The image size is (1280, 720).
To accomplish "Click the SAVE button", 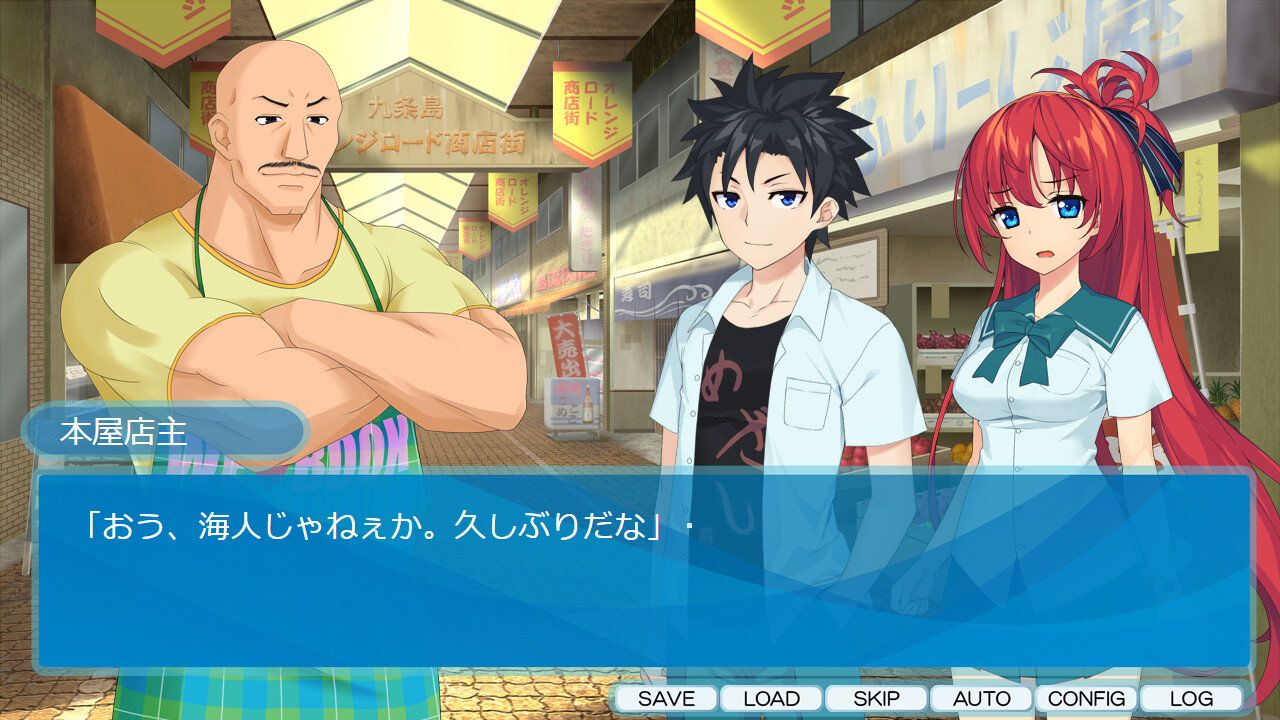I will point(666,699).
